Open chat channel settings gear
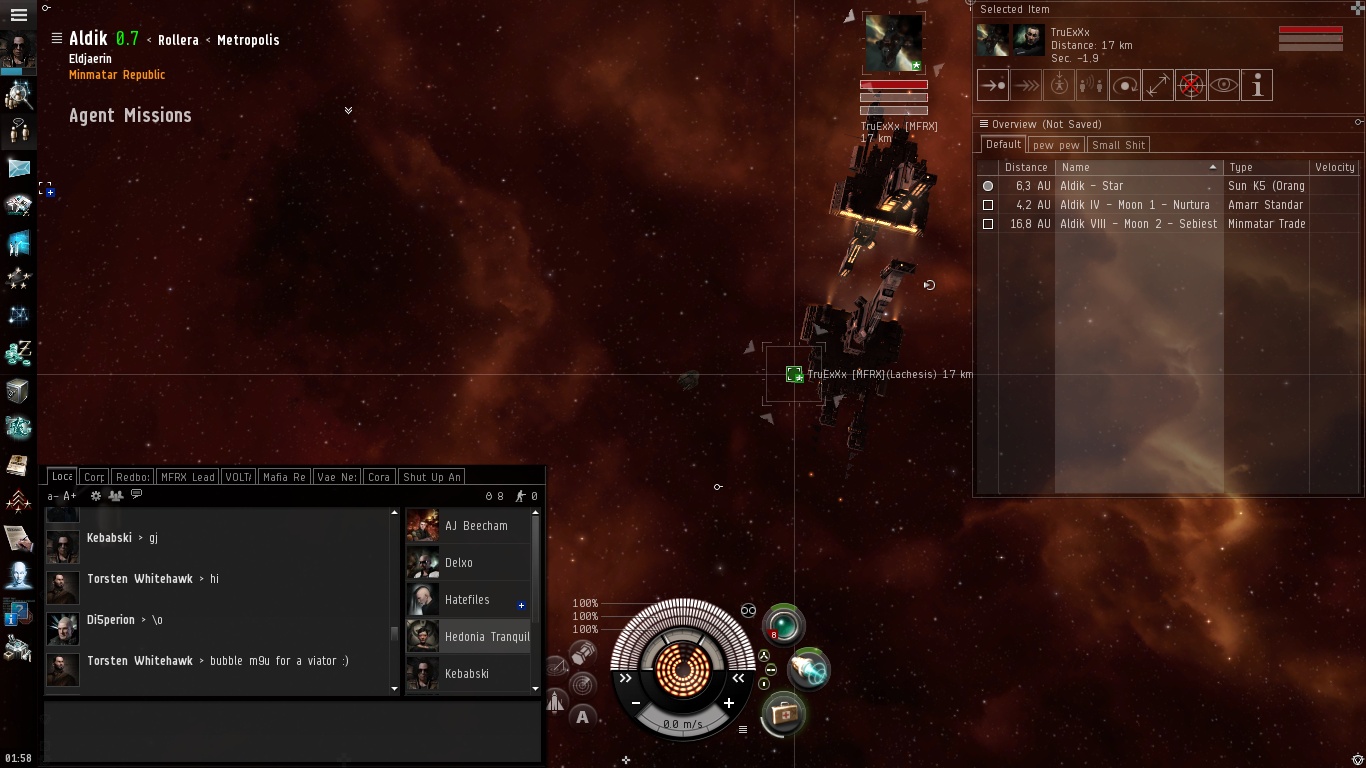 96,496
